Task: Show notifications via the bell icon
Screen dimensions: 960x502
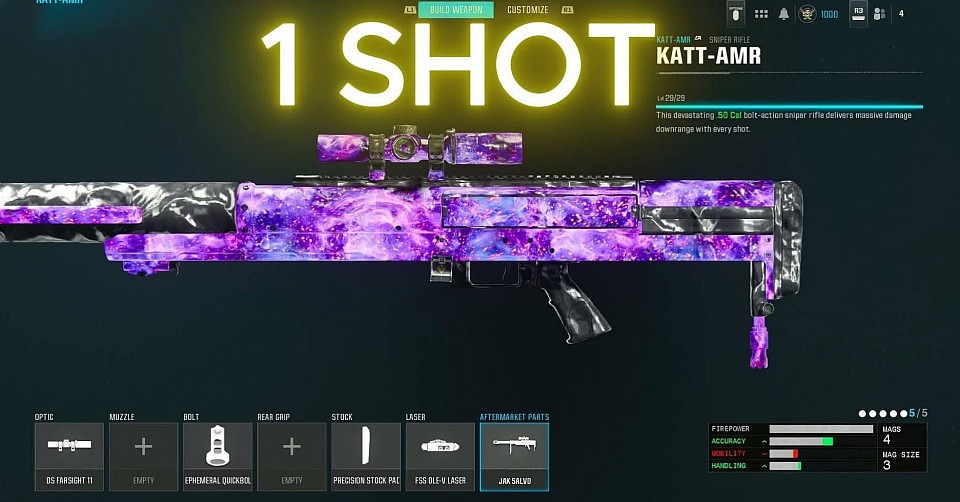Action: click(785, 14)
